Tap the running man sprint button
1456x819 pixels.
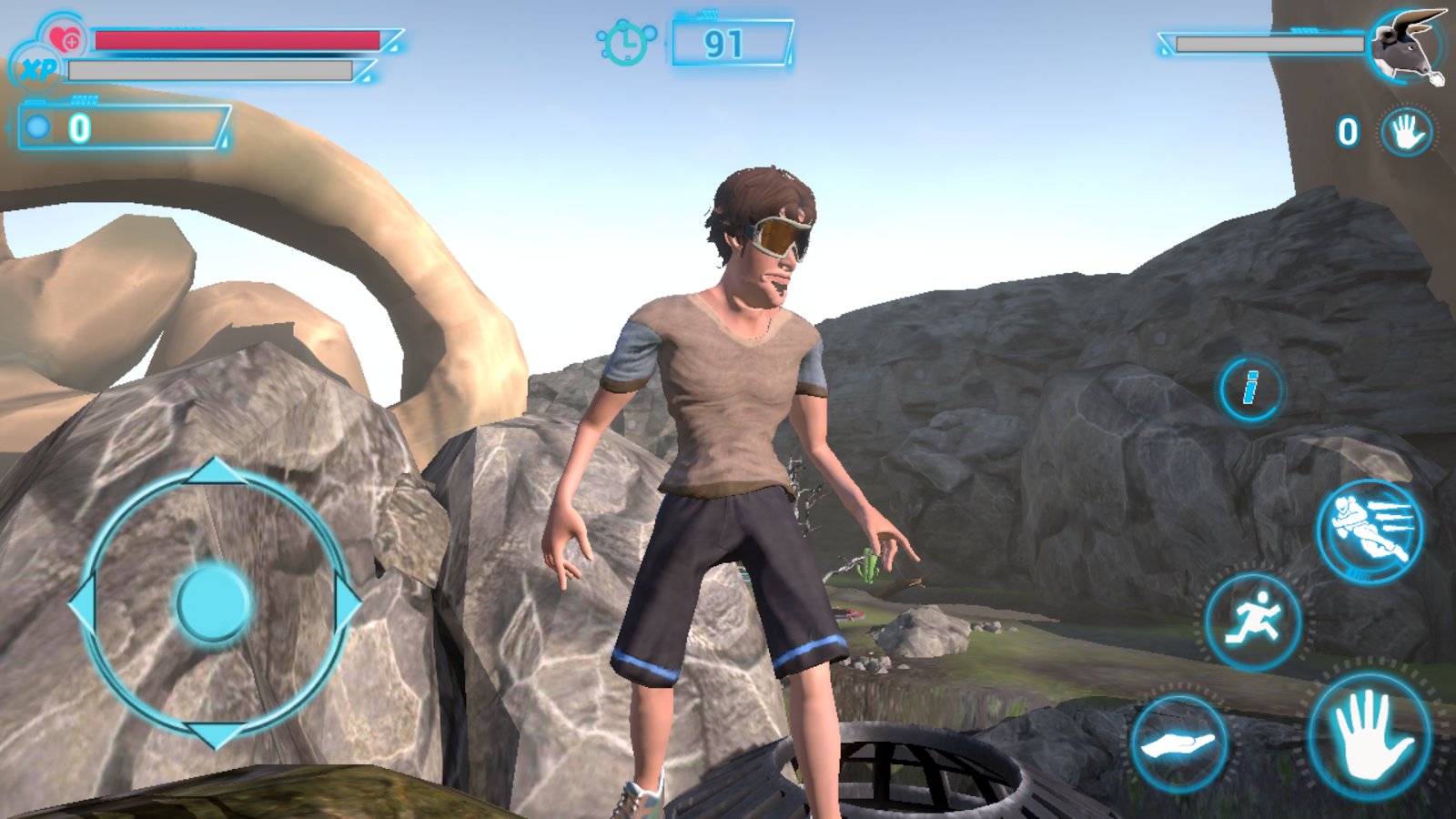[1253, 622]
